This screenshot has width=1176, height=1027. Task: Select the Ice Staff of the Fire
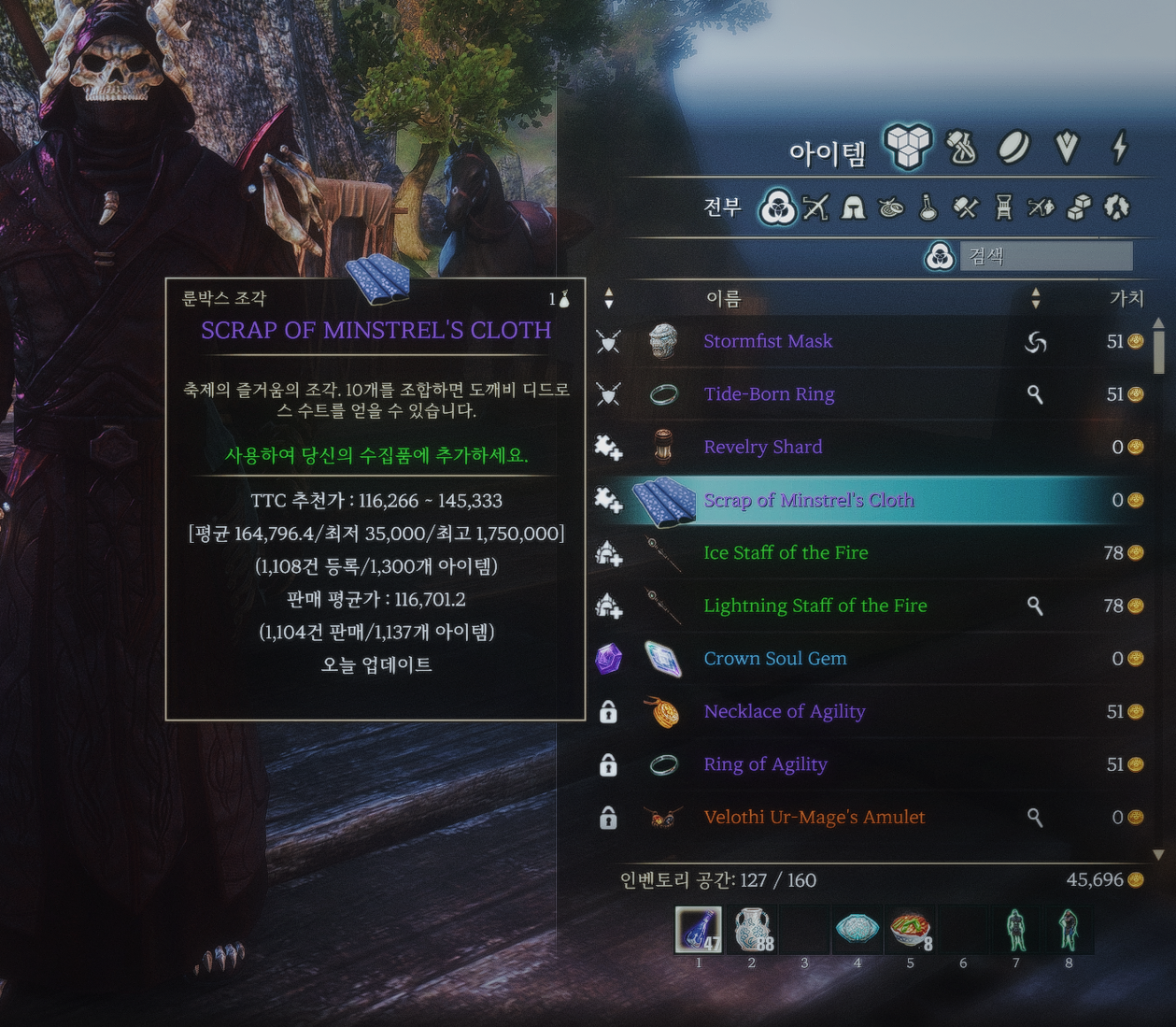click(x=786, y=553)
